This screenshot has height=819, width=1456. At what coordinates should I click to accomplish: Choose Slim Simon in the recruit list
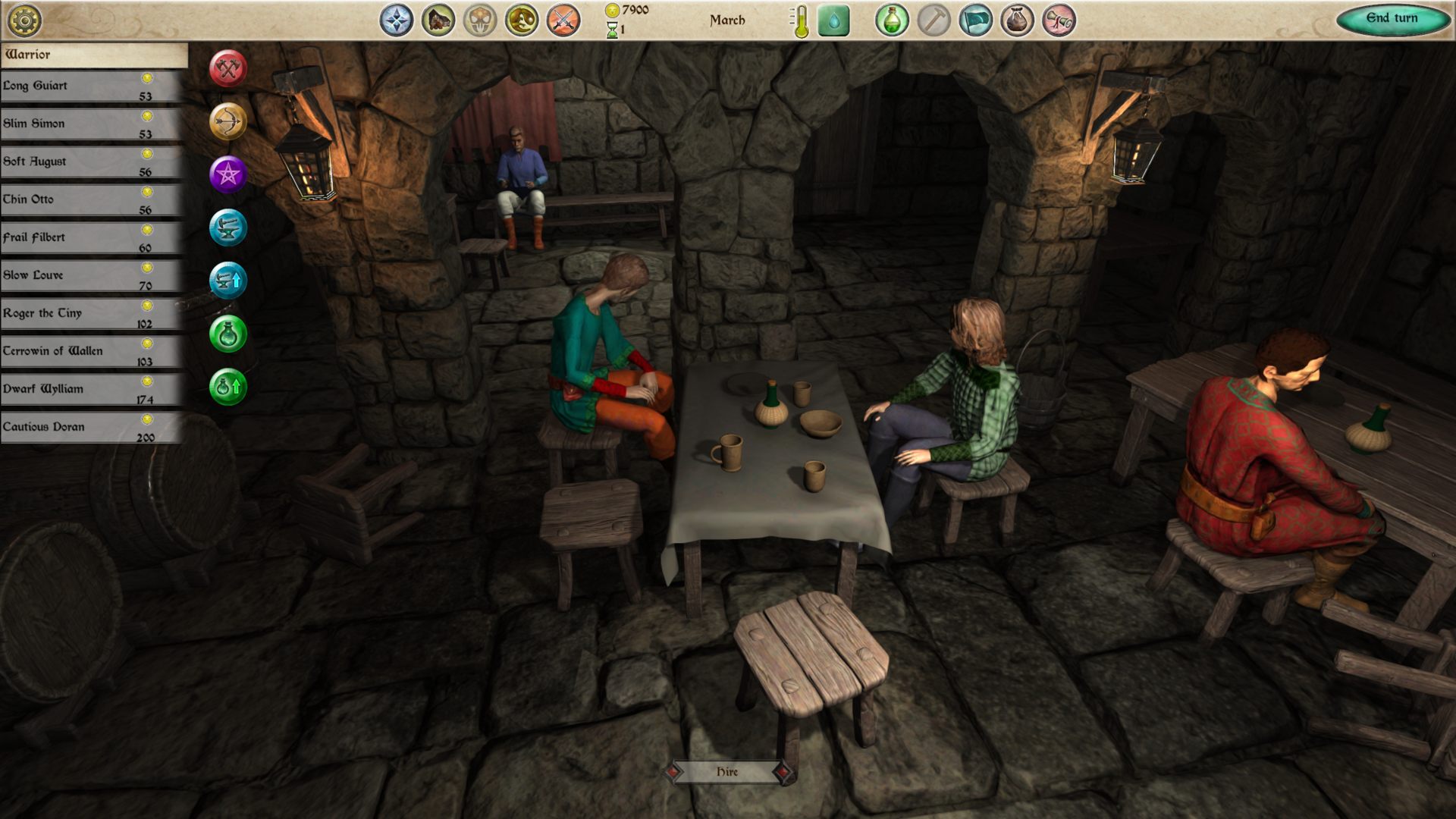point(91,124)
